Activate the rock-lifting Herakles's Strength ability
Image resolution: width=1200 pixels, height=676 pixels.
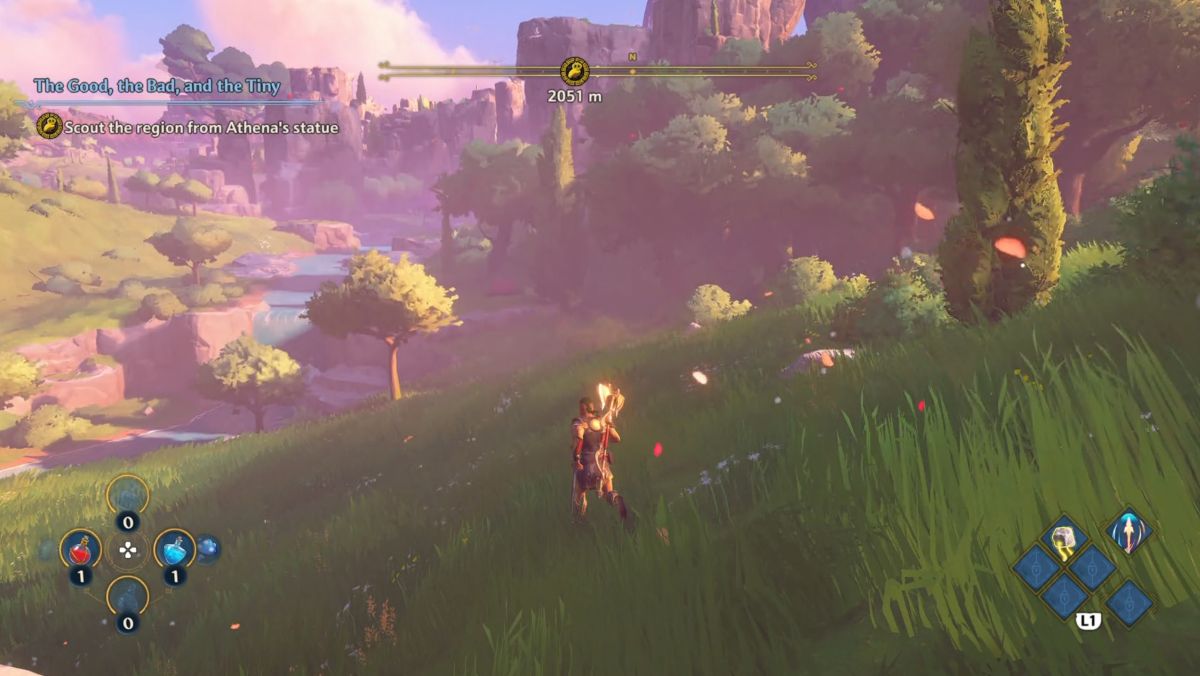pyautogui.click(x=1063, y=539)
